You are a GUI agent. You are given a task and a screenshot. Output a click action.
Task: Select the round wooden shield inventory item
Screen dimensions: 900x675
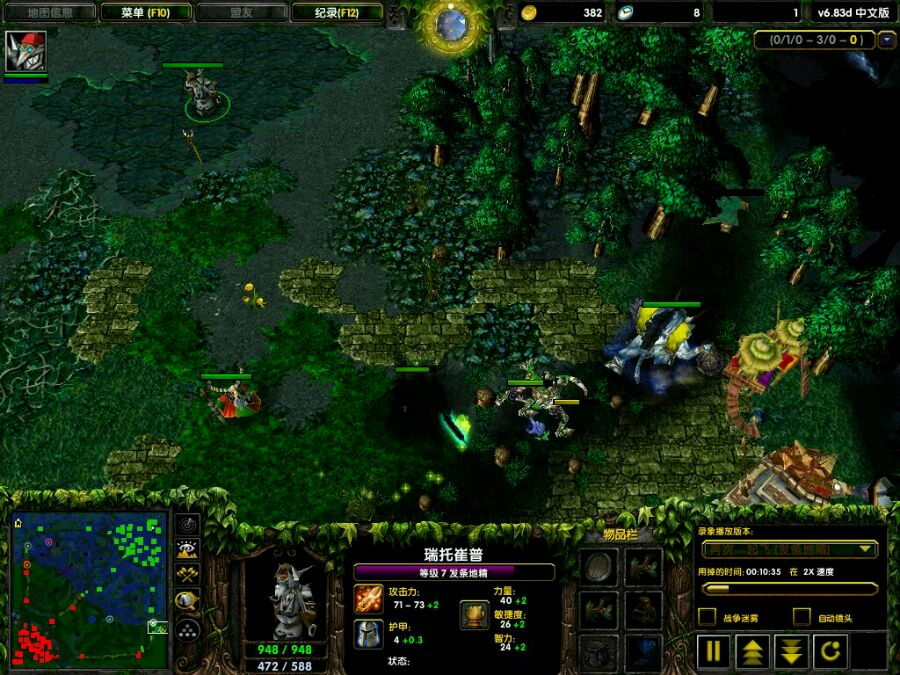(x=599, y=567)
